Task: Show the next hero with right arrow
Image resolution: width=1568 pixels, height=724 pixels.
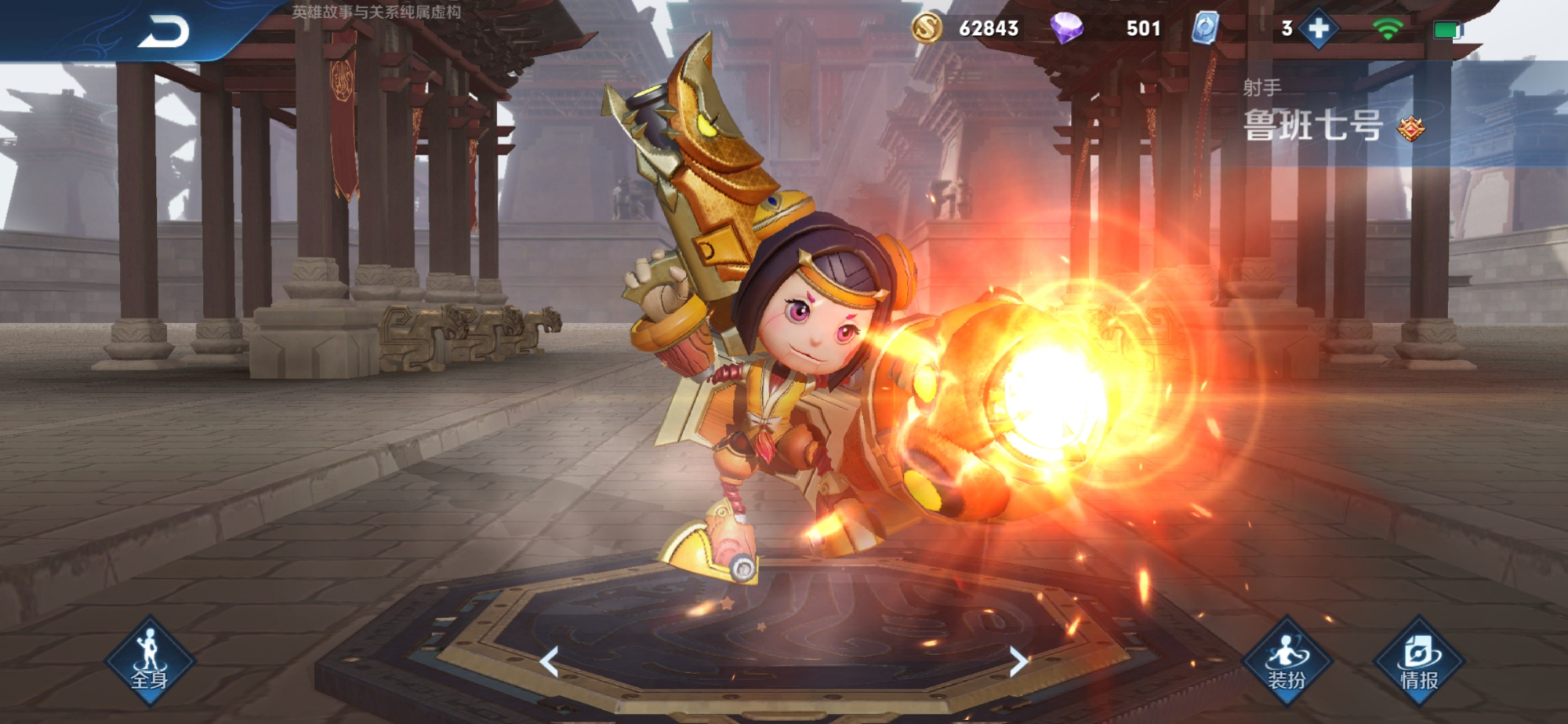Action: pyautogui.click(x=1018, y=662)
